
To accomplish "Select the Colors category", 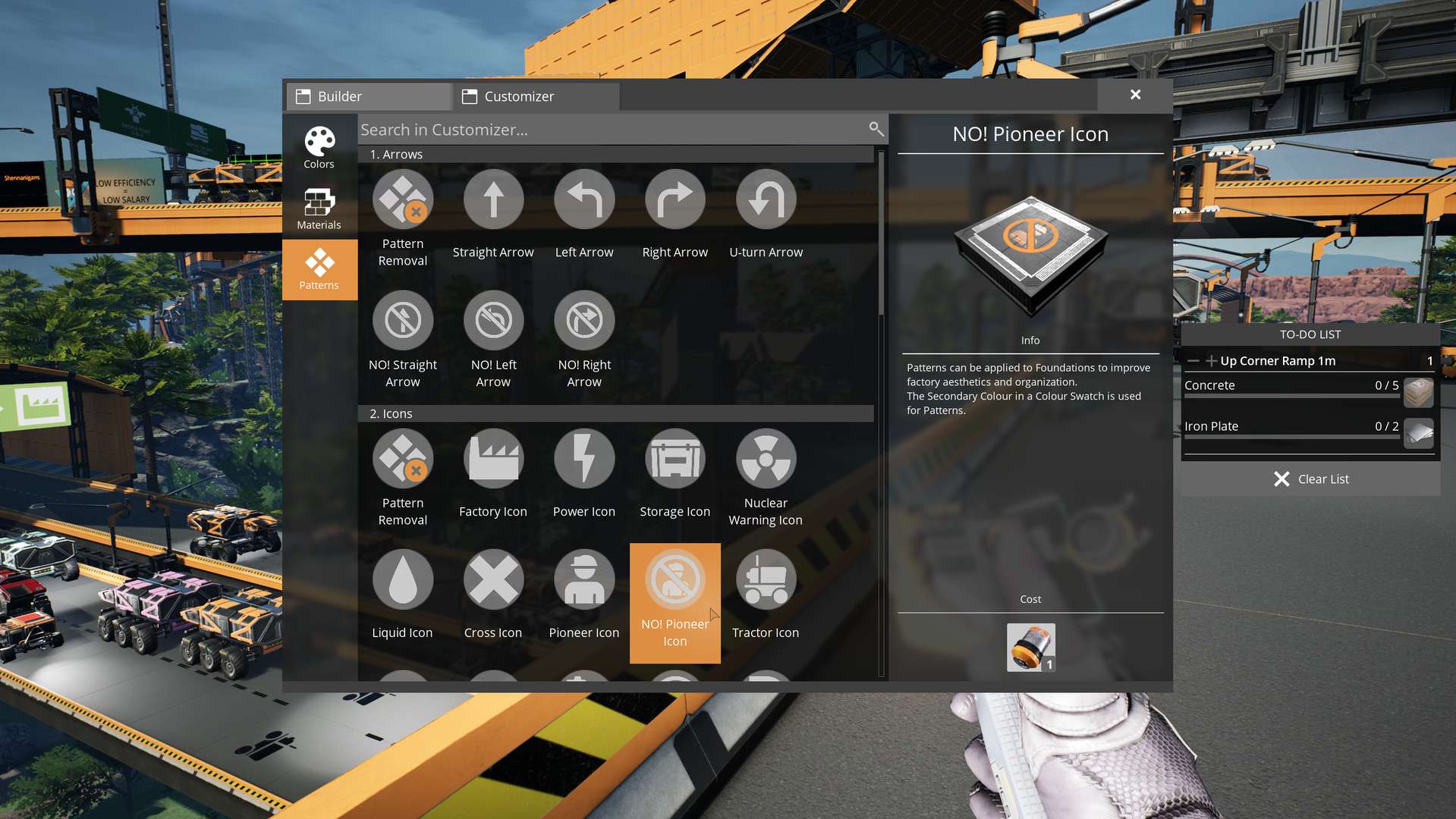I will 319,148.
